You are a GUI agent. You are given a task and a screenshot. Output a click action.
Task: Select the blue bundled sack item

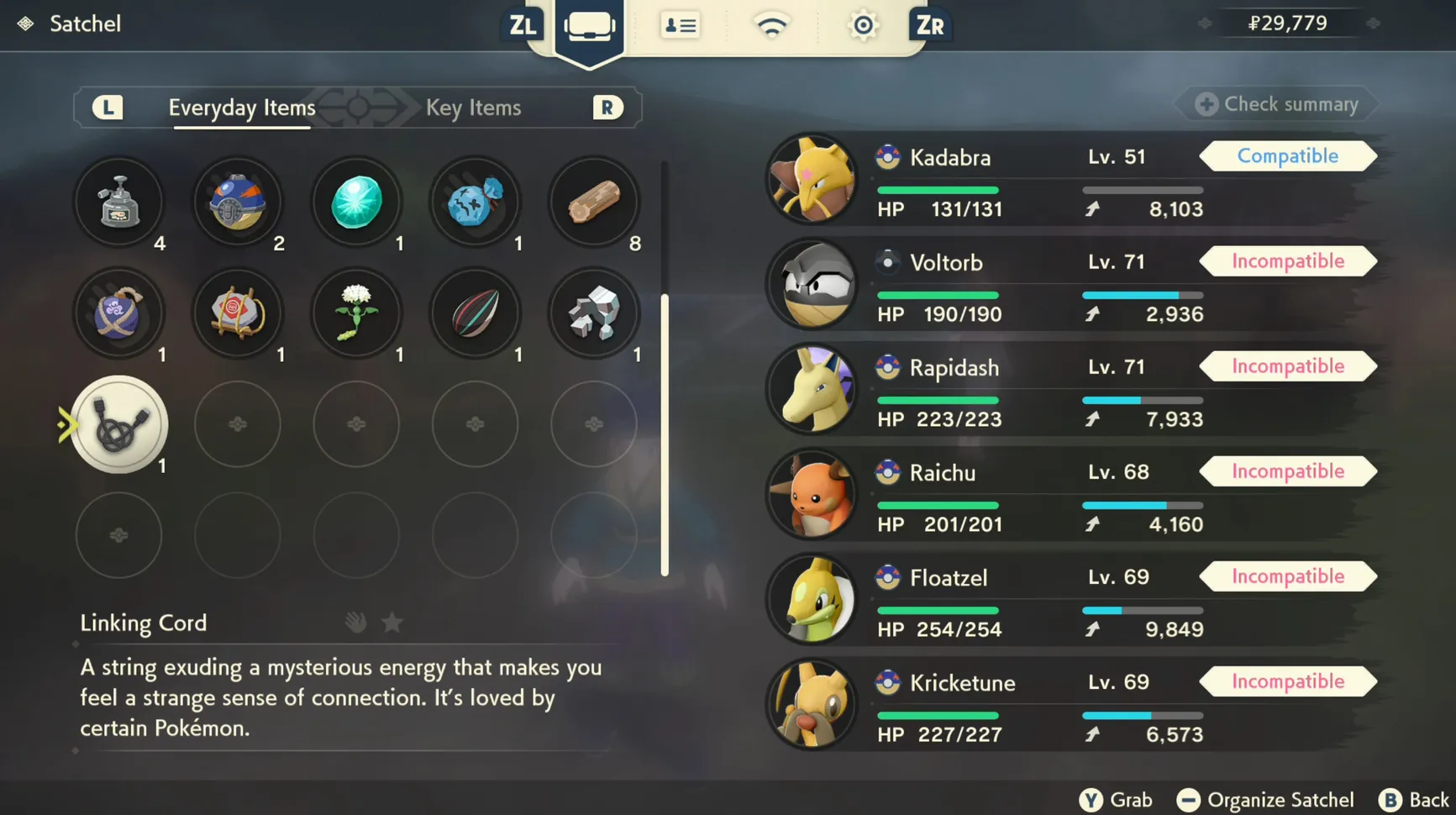tap(476, 202)
